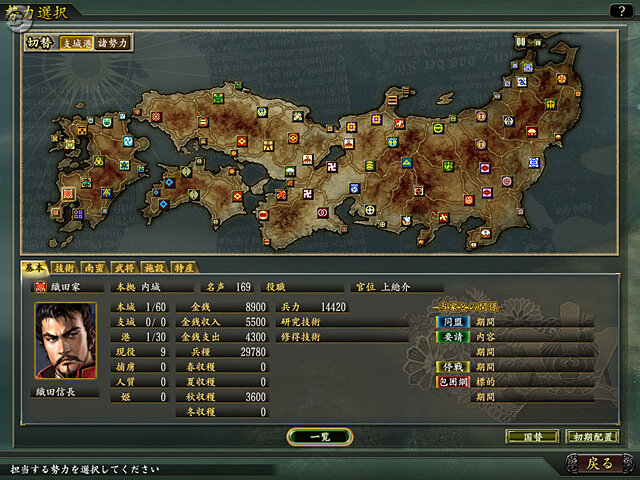Screen dimensions: 640x480
Task: Switch map view to 諸勢力
Action: tap(111, 43)
